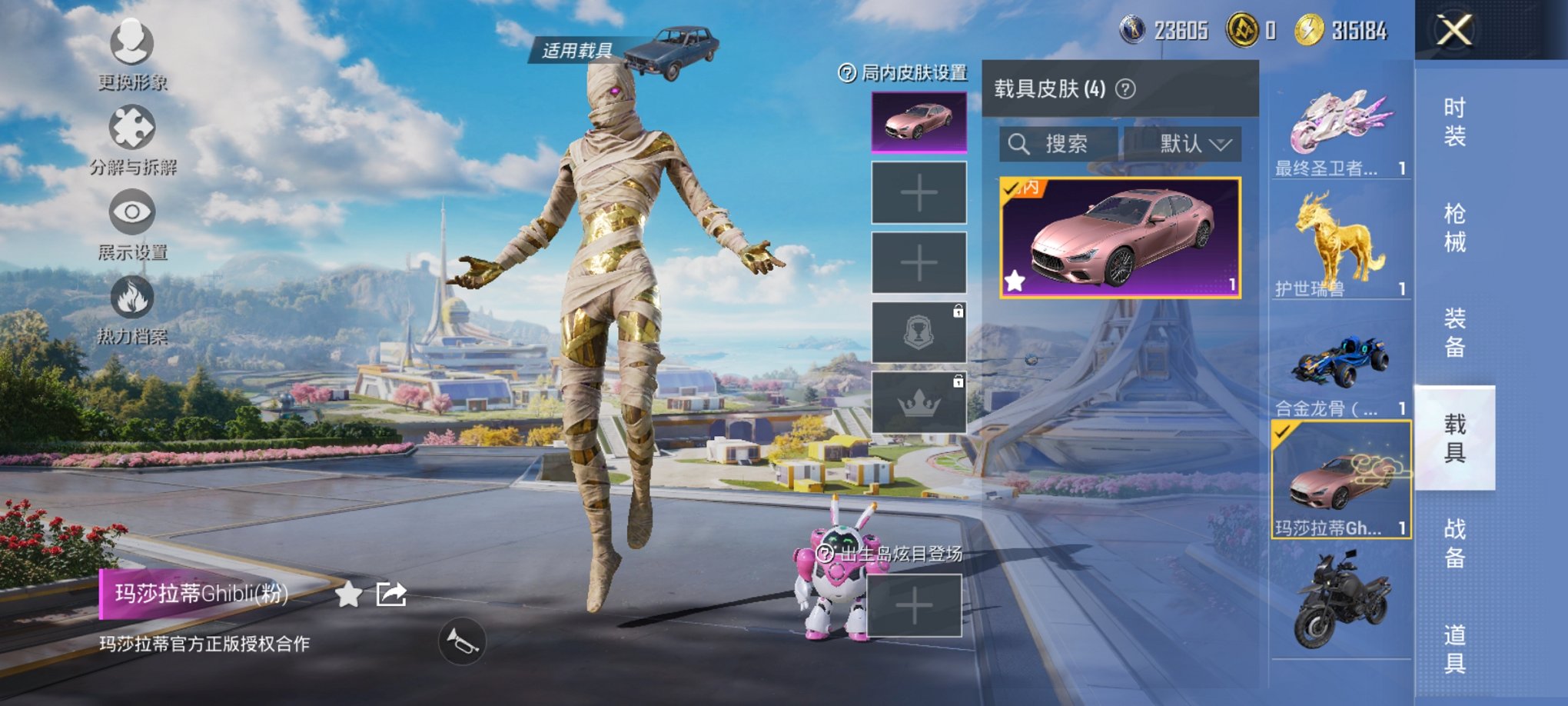Screen dimensions: 1568x706
Task: Select the 分解与拆解 dismantle icon
Action: [x=131, y=131]
